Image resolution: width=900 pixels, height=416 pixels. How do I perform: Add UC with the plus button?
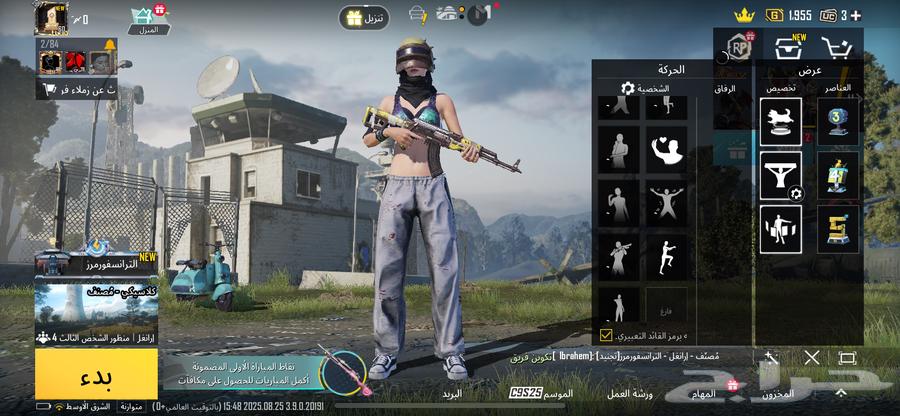[x=872, y=15]
